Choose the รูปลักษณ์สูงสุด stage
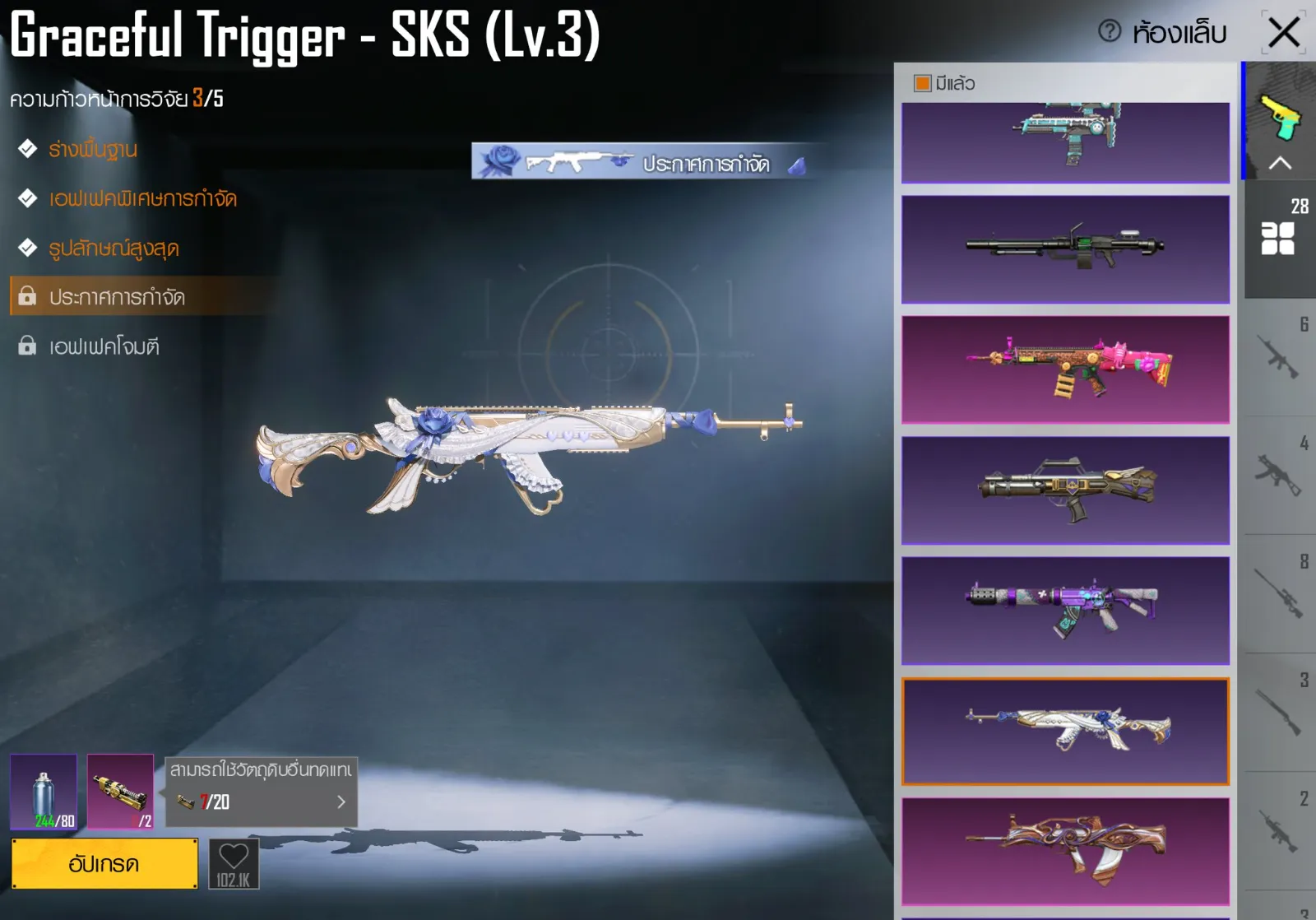 click(x=114, y=249)
